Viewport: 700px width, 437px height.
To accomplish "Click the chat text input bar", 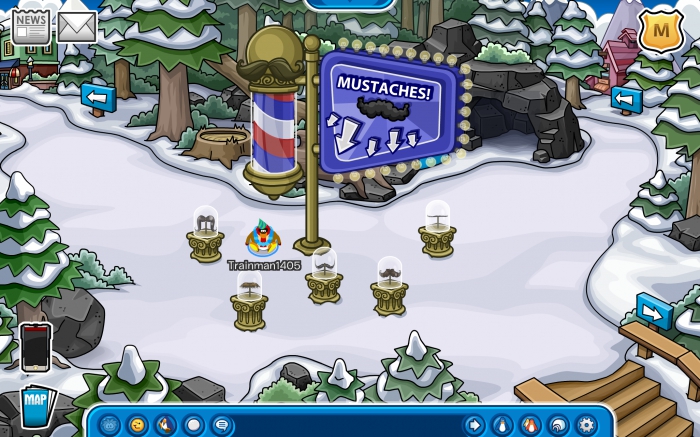I will point(347,425).
